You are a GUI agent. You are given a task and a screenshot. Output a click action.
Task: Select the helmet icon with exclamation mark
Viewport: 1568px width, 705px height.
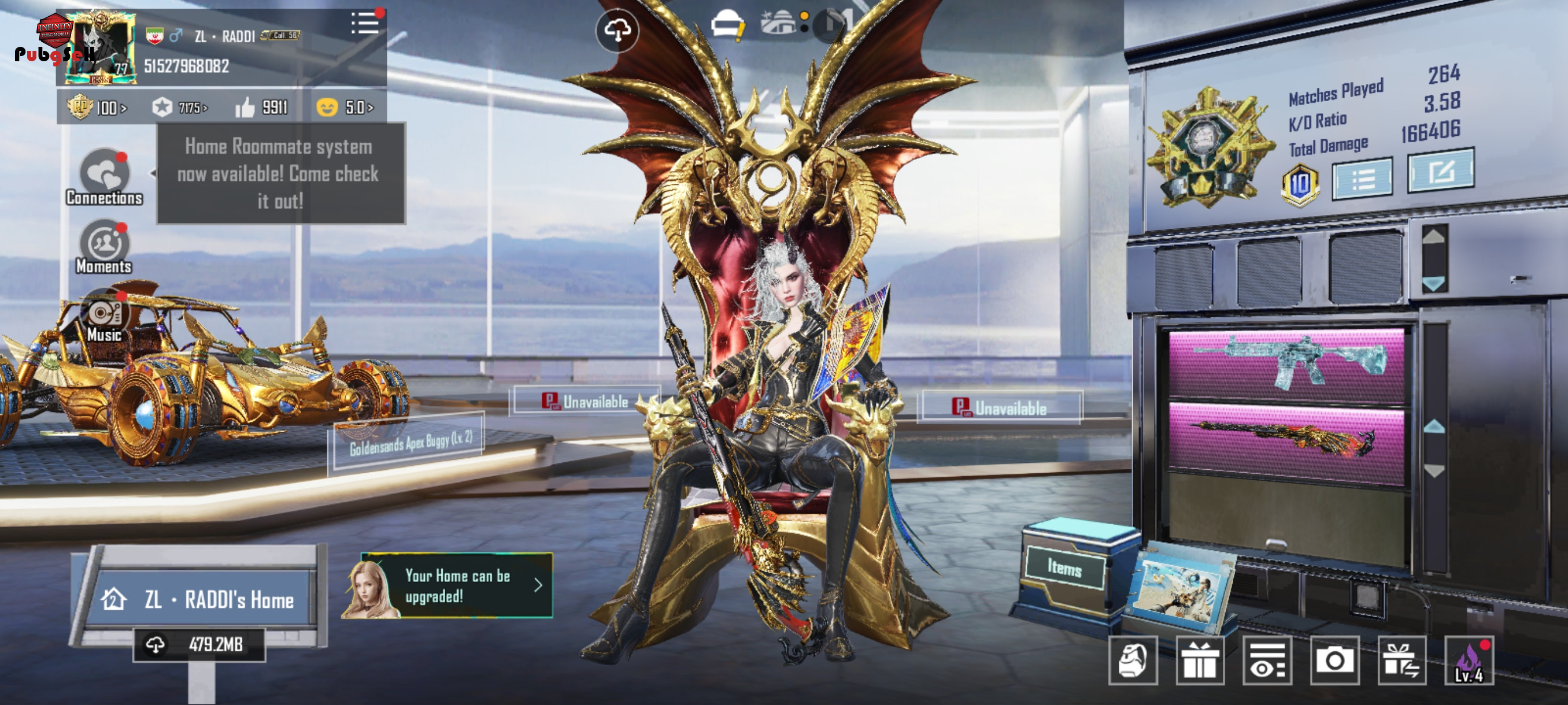728,27
